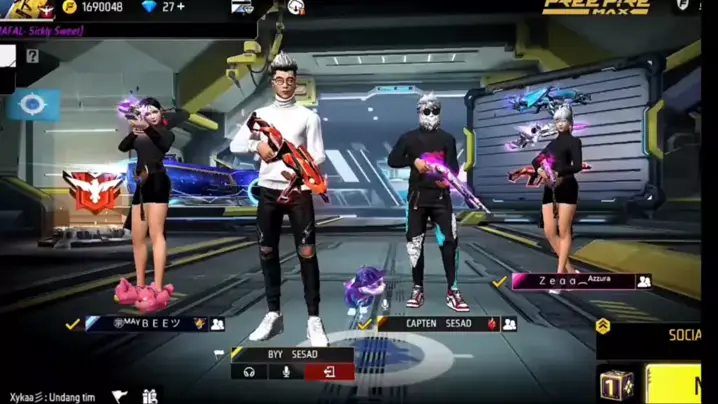The height and width of the screenshot is (404, 718).
Task: Open the loot crate icon numbered 1
Action: point(615,385)
